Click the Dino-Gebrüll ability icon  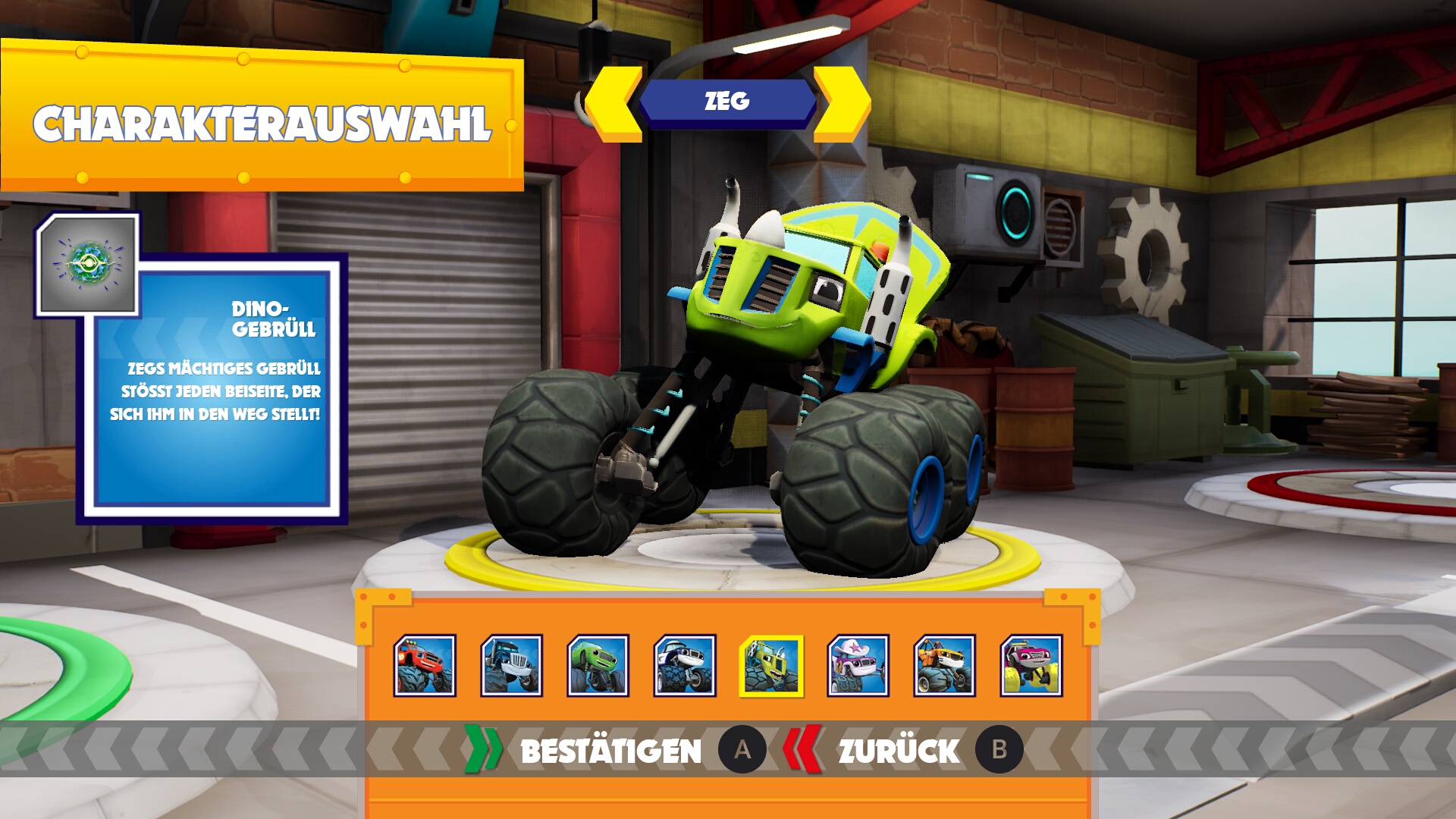pyautogui.click(x=88, y=264)
